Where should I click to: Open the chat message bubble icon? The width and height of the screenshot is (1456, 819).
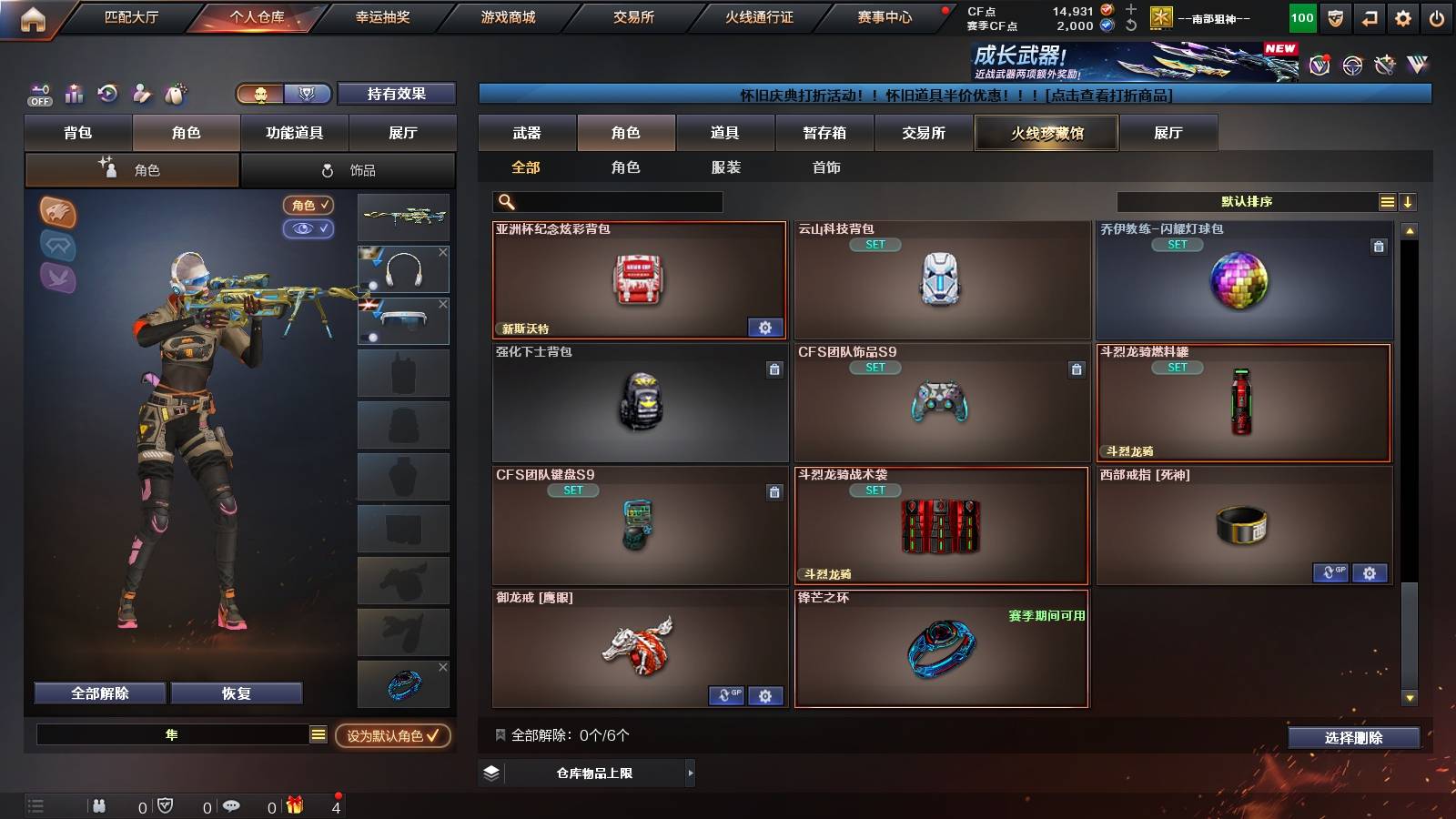232,805
